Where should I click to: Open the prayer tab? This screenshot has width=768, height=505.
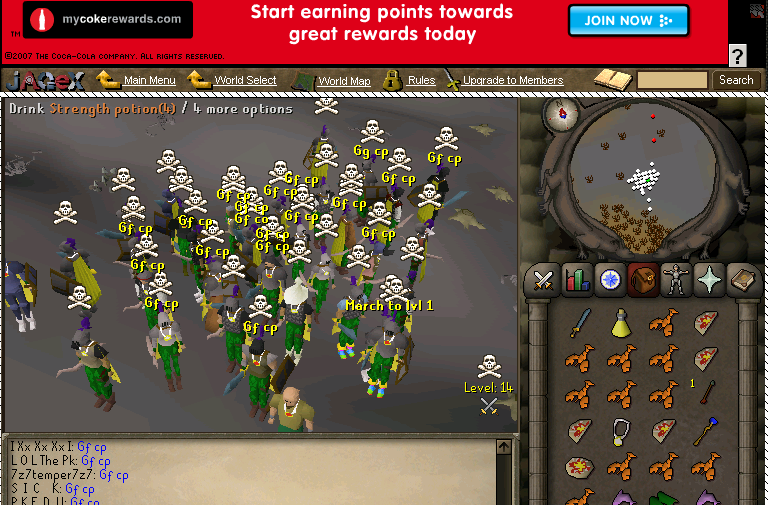(x=709, y=281)
